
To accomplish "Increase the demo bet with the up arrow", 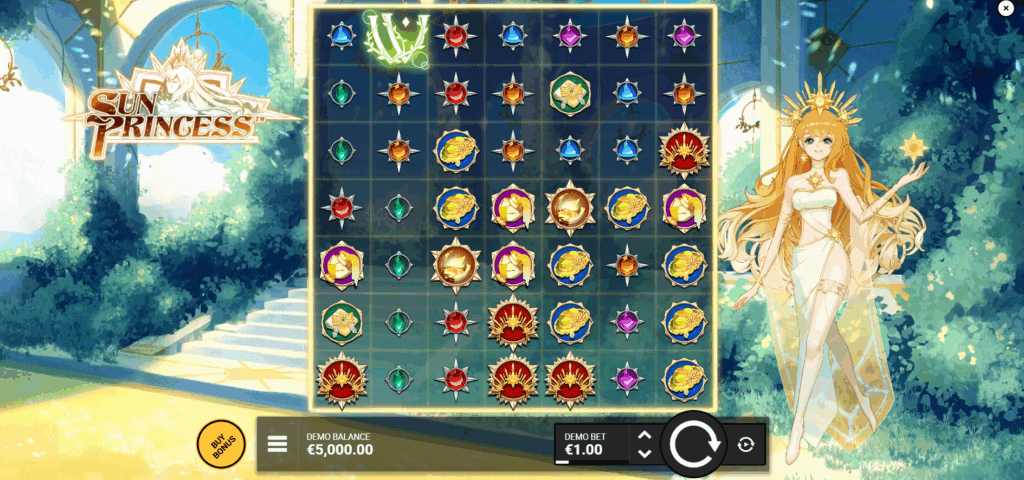I will click(x=644, y=435).
